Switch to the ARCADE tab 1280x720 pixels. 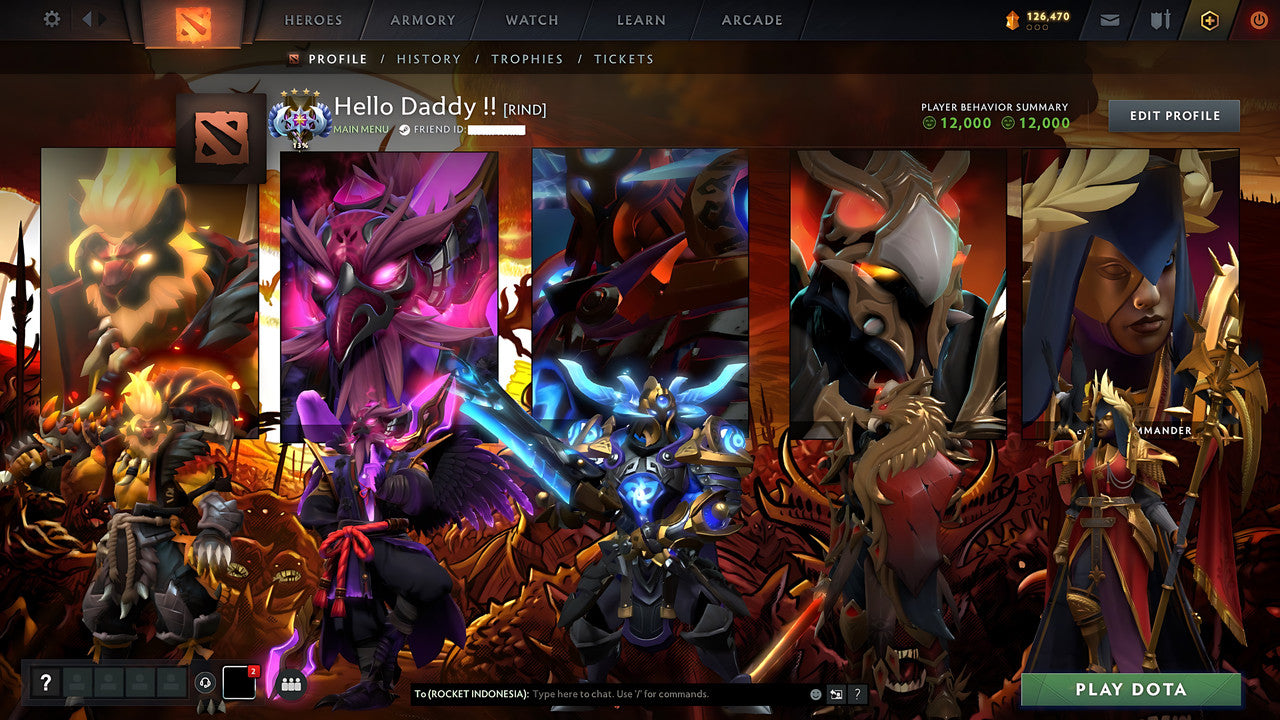pos(751,19)
